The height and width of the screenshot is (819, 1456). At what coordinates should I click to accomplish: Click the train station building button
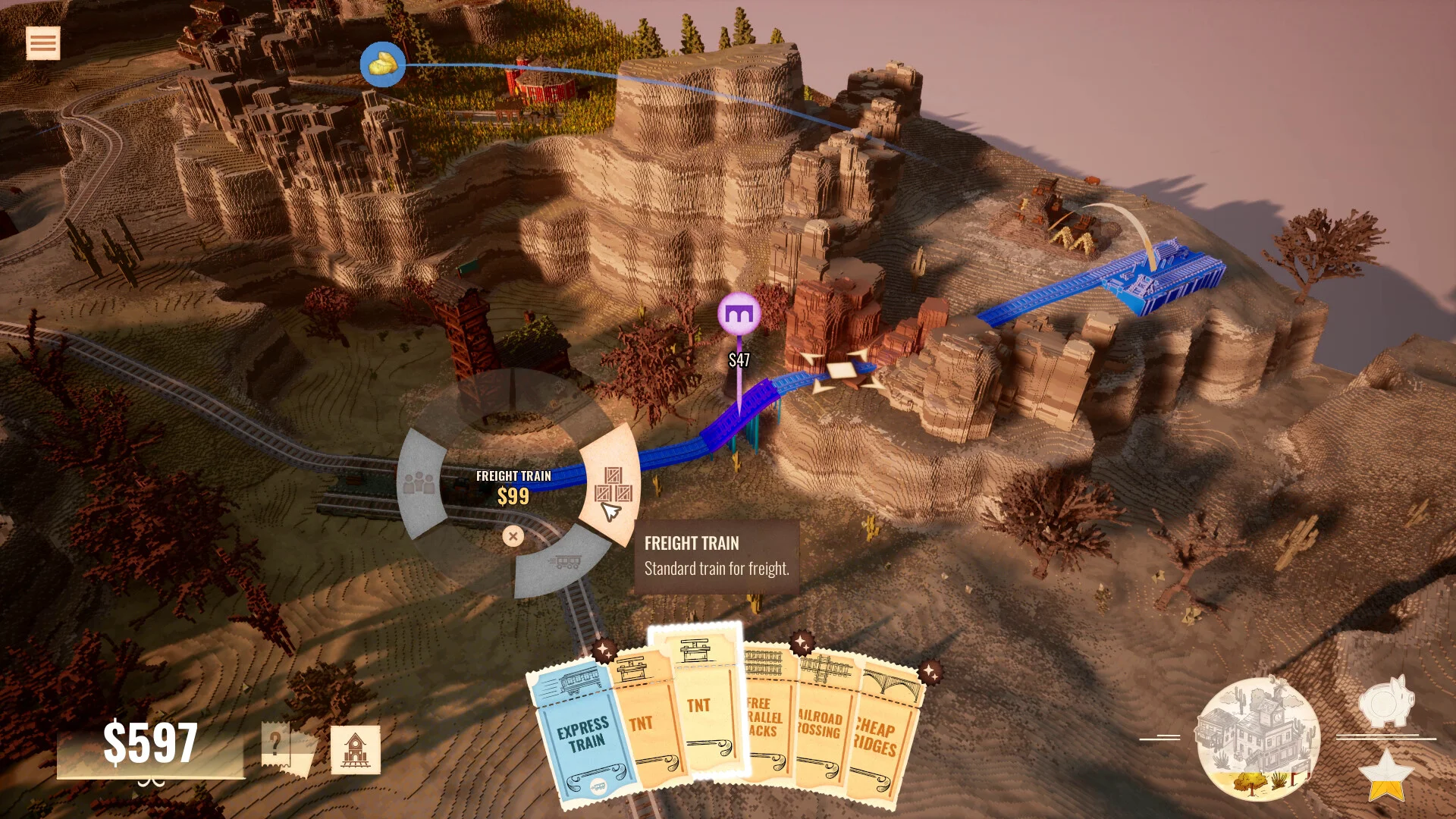(x=356, y=750)
